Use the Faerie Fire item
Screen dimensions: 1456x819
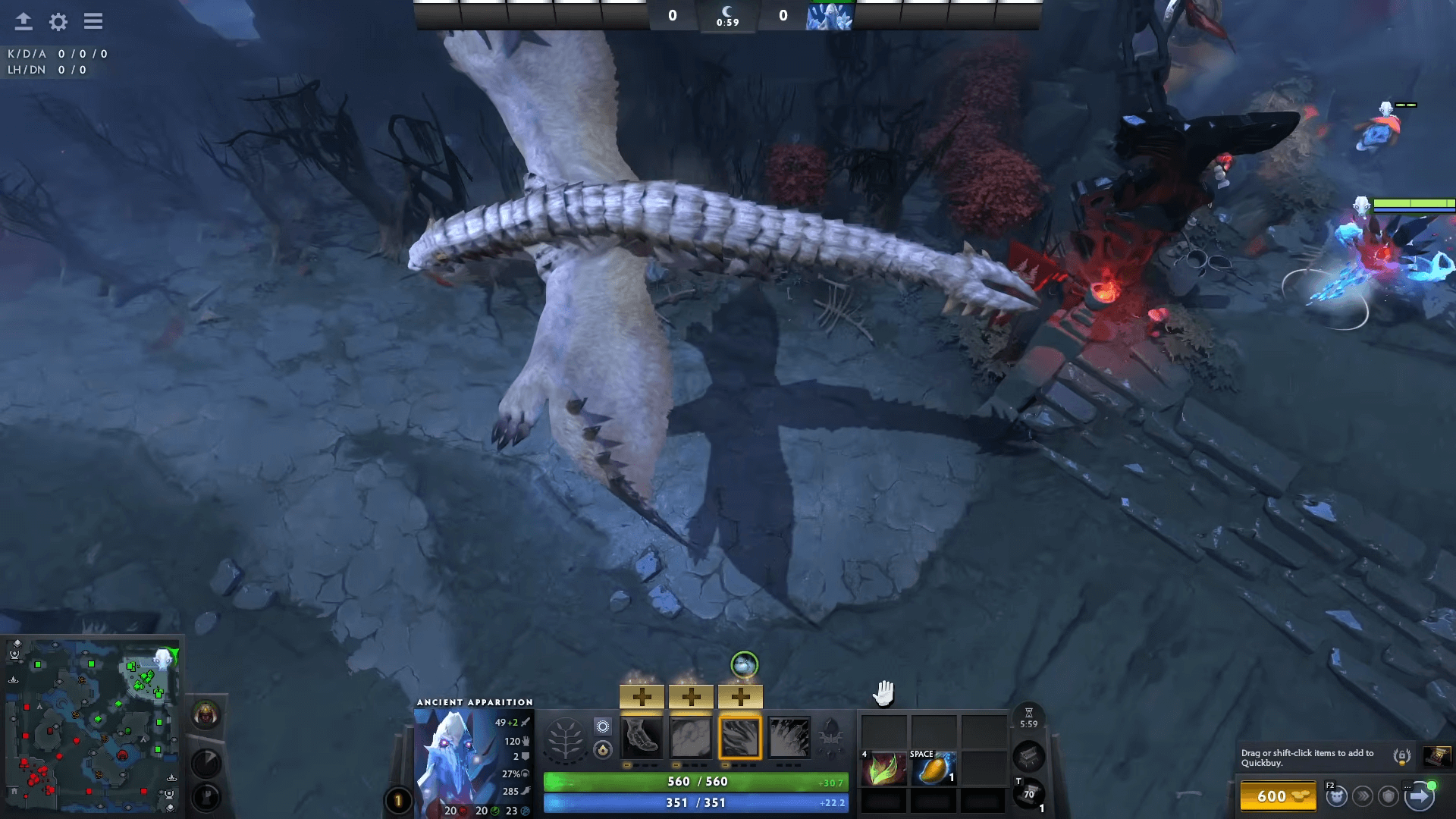[x=883, y=769]
